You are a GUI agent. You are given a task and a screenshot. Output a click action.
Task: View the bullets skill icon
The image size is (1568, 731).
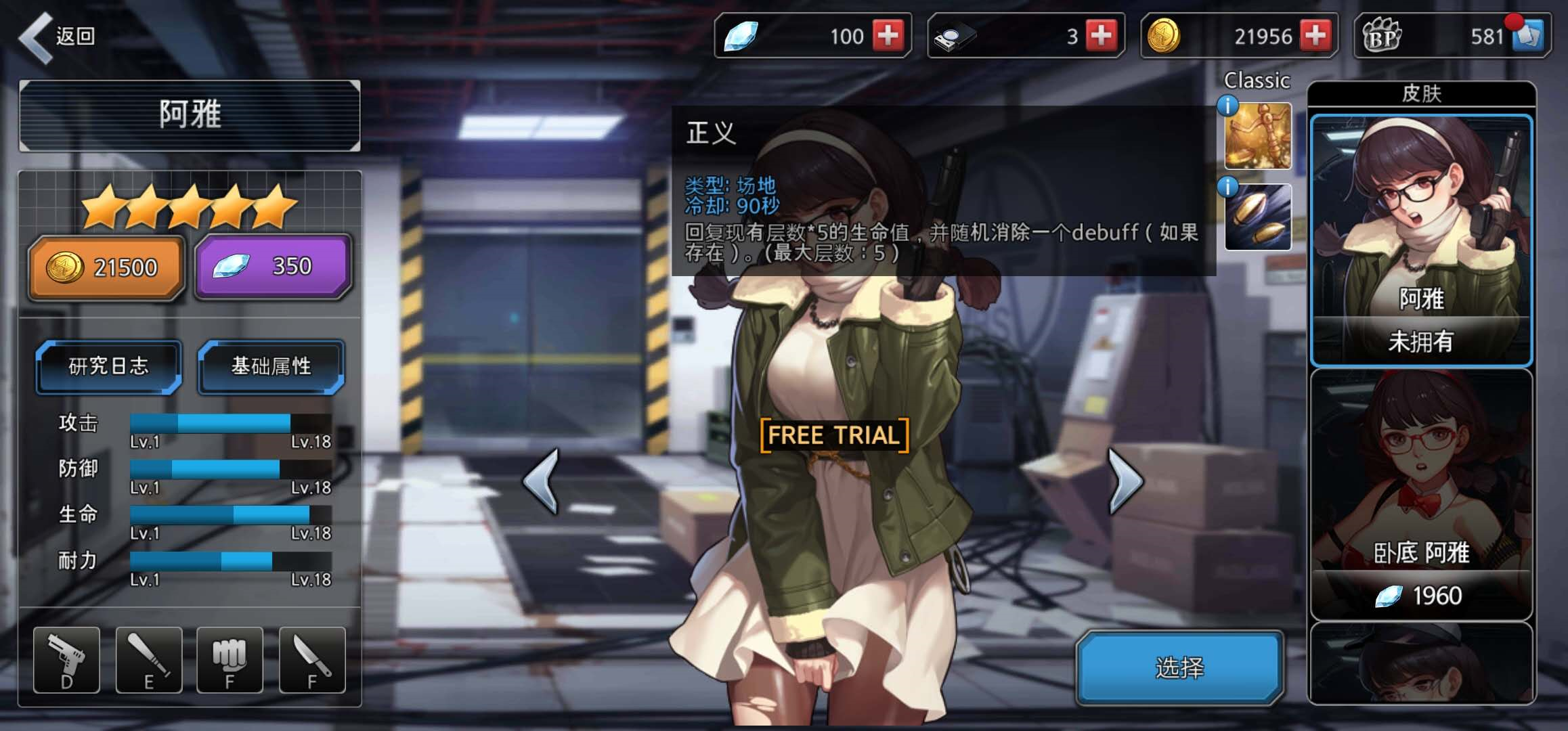click(x=1257, y=217)
